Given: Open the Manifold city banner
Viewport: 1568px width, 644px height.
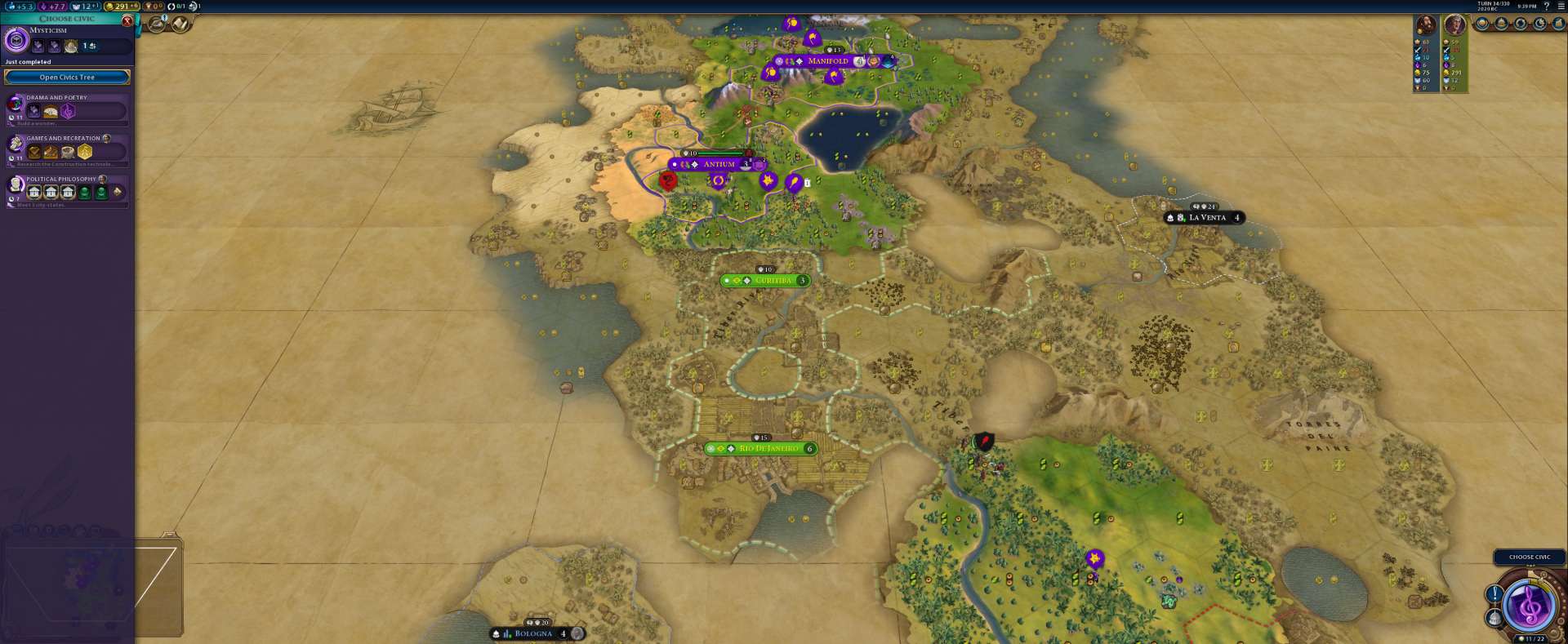Looking at the screenshot, I should (x=827, y=61).
